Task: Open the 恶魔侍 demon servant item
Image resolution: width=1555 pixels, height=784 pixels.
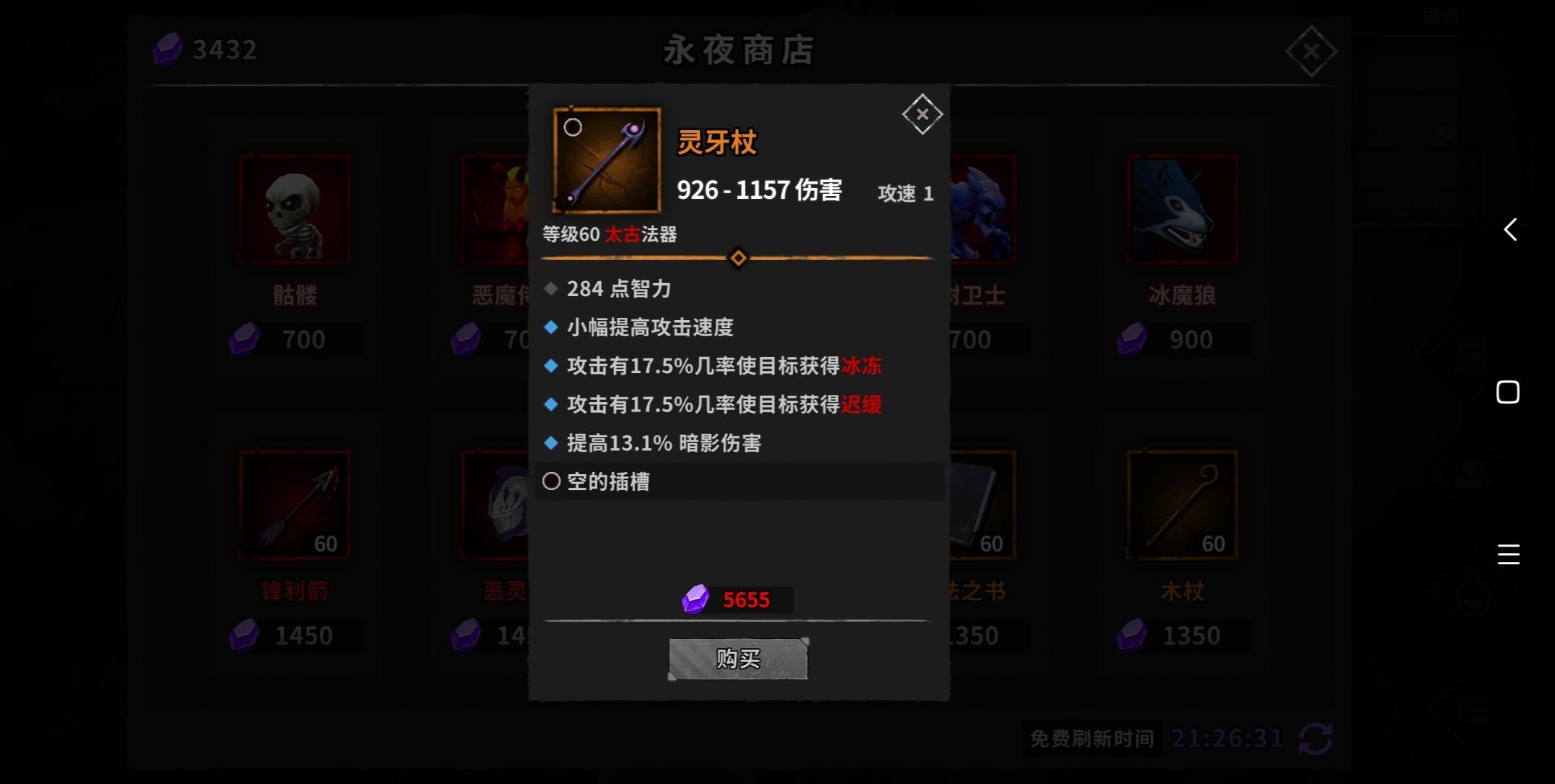Action: click(x=494, y=209)
